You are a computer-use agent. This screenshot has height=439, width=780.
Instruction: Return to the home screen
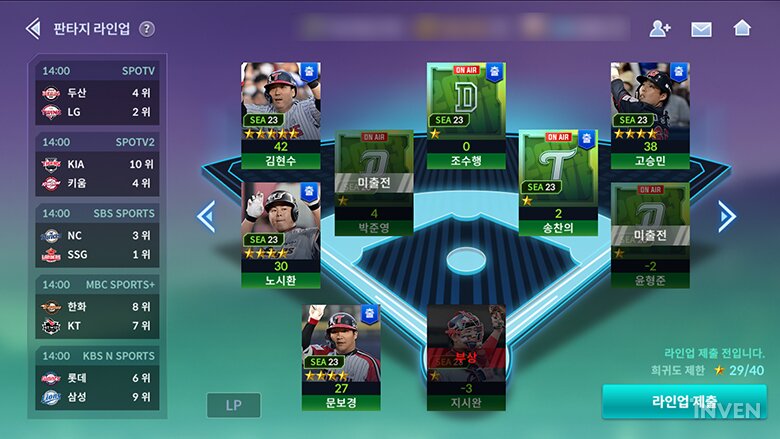pos(742,28)
